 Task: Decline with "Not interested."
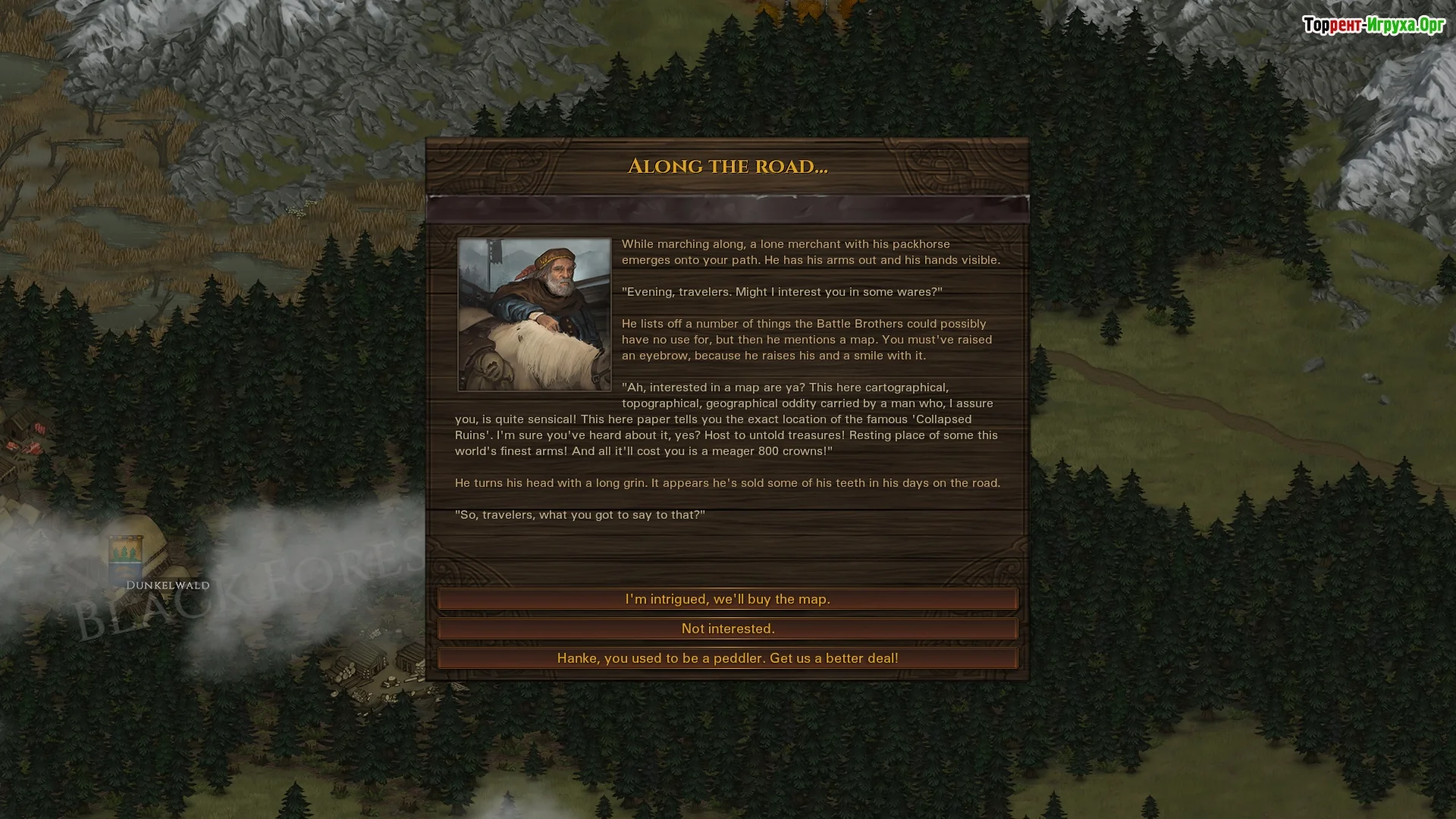pyautogui.click(x=727, y=629)
